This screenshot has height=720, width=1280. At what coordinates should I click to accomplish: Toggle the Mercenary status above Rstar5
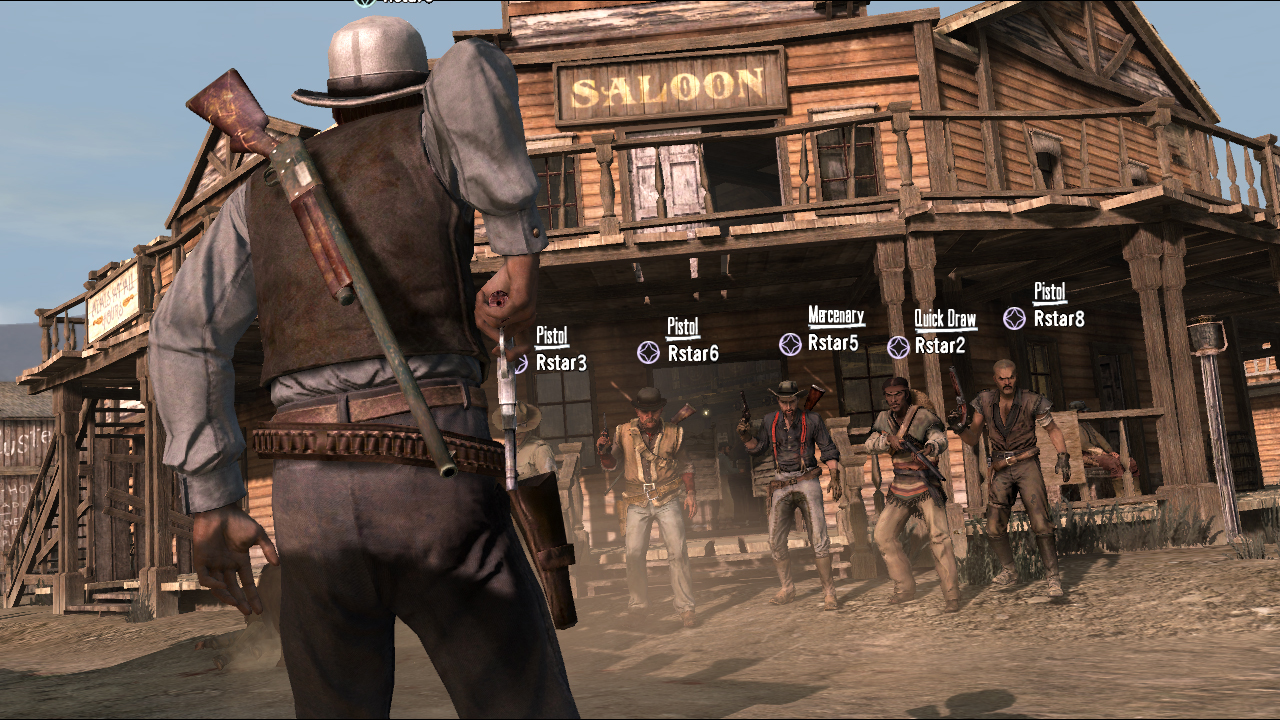coord(836,318)
